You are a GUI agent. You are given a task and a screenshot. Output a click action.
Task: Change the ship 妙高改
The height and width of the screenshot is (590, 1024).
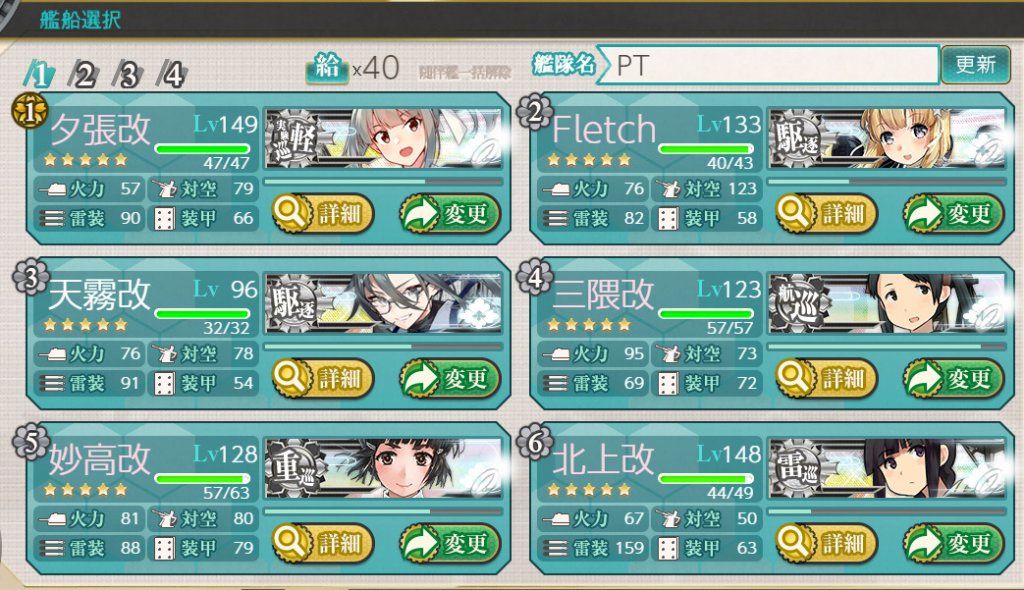pos(450,543)
